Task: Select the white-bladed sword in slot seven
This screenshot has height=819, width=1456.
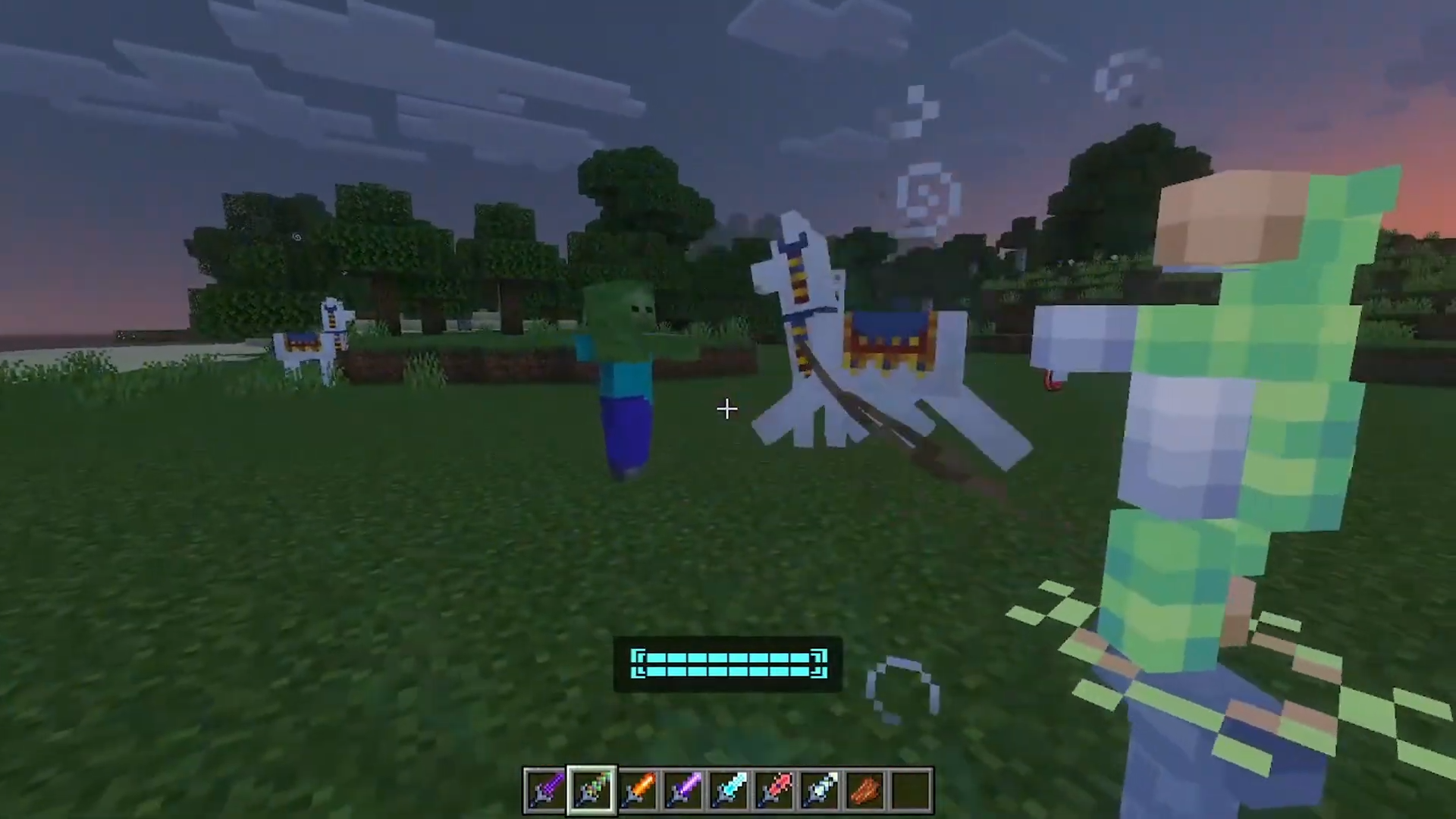Action: click(821, 789)
